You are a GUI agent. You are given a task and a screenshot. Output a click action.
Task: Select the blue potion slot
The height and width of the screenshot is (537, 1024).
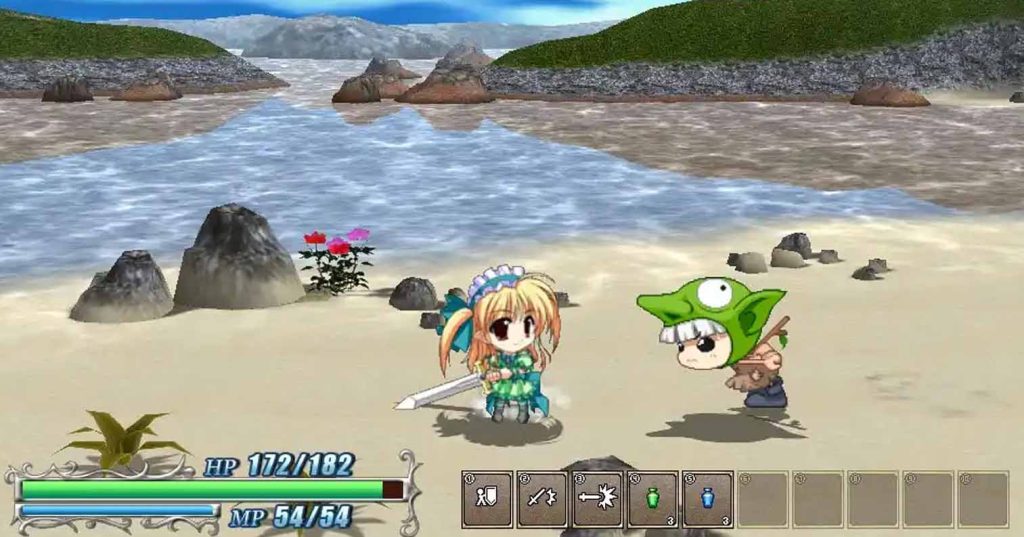click(708, 499)
